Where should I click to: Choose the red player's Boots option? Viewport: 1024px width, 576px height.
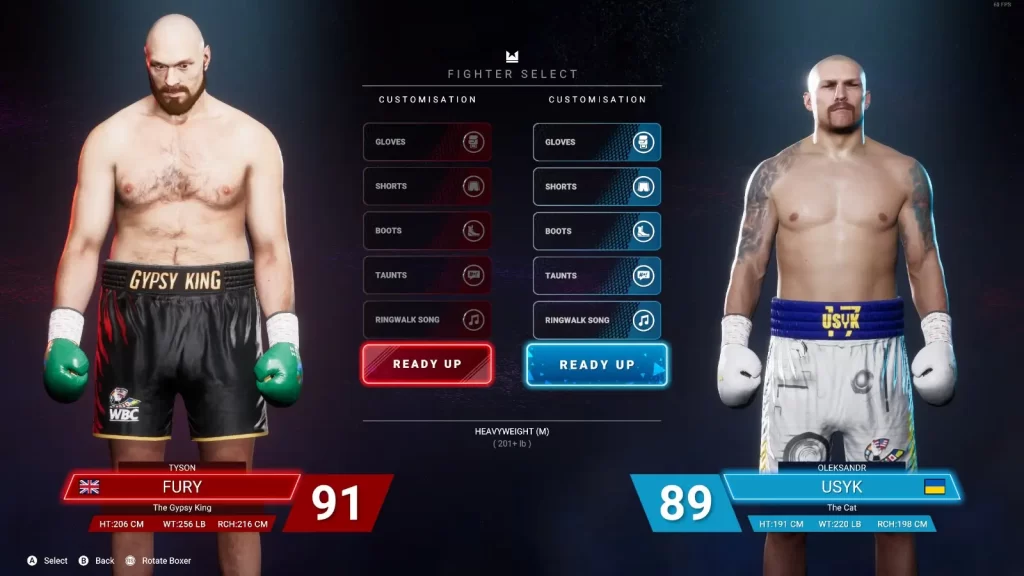click(427, 231)
